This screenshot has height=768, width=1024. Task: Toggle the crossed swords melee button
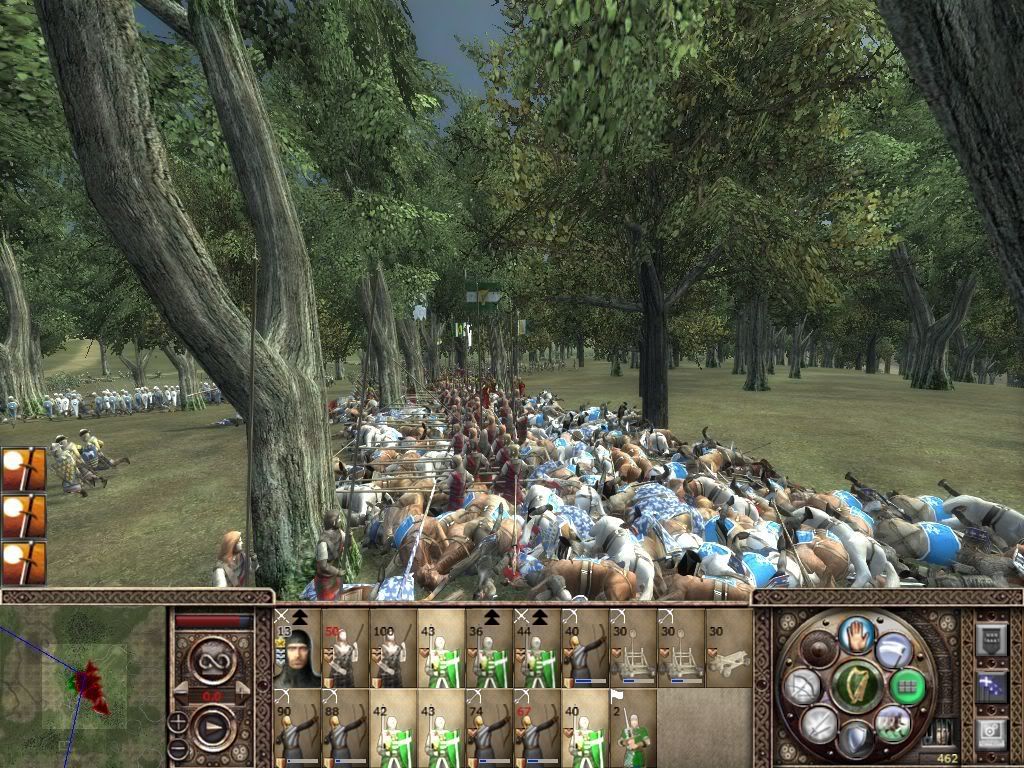pyautogui.click(x=819, y=723)
